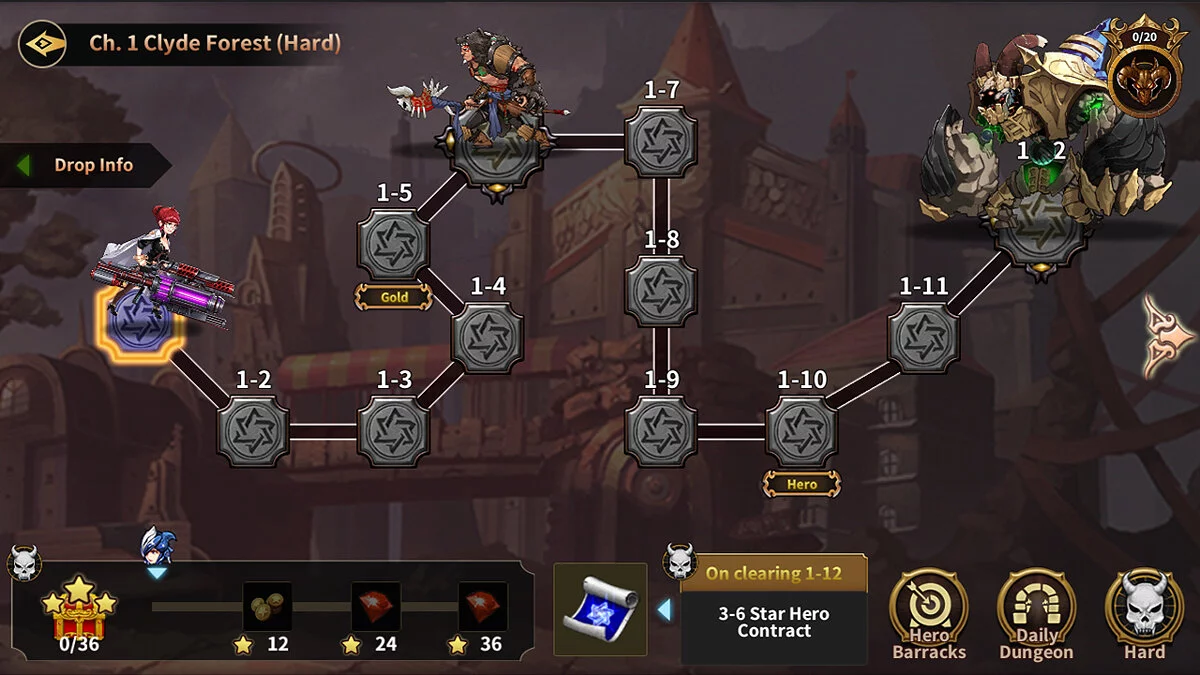
Task: Pick stage 1-8 node
Action: click(x=661, y=290)
